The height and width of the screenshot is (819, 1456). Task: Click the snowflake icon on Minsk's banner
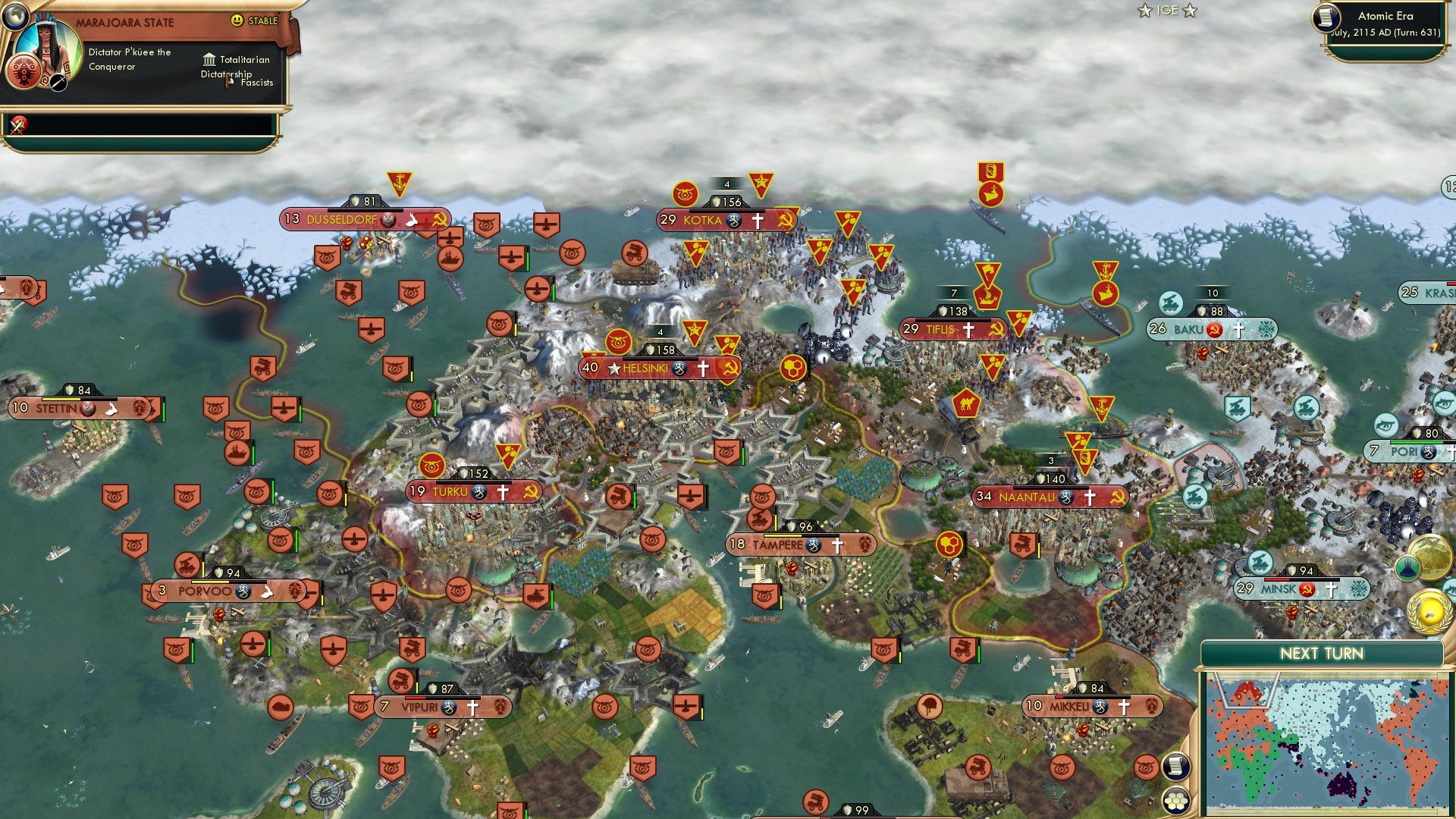(x=1358, y=588)
